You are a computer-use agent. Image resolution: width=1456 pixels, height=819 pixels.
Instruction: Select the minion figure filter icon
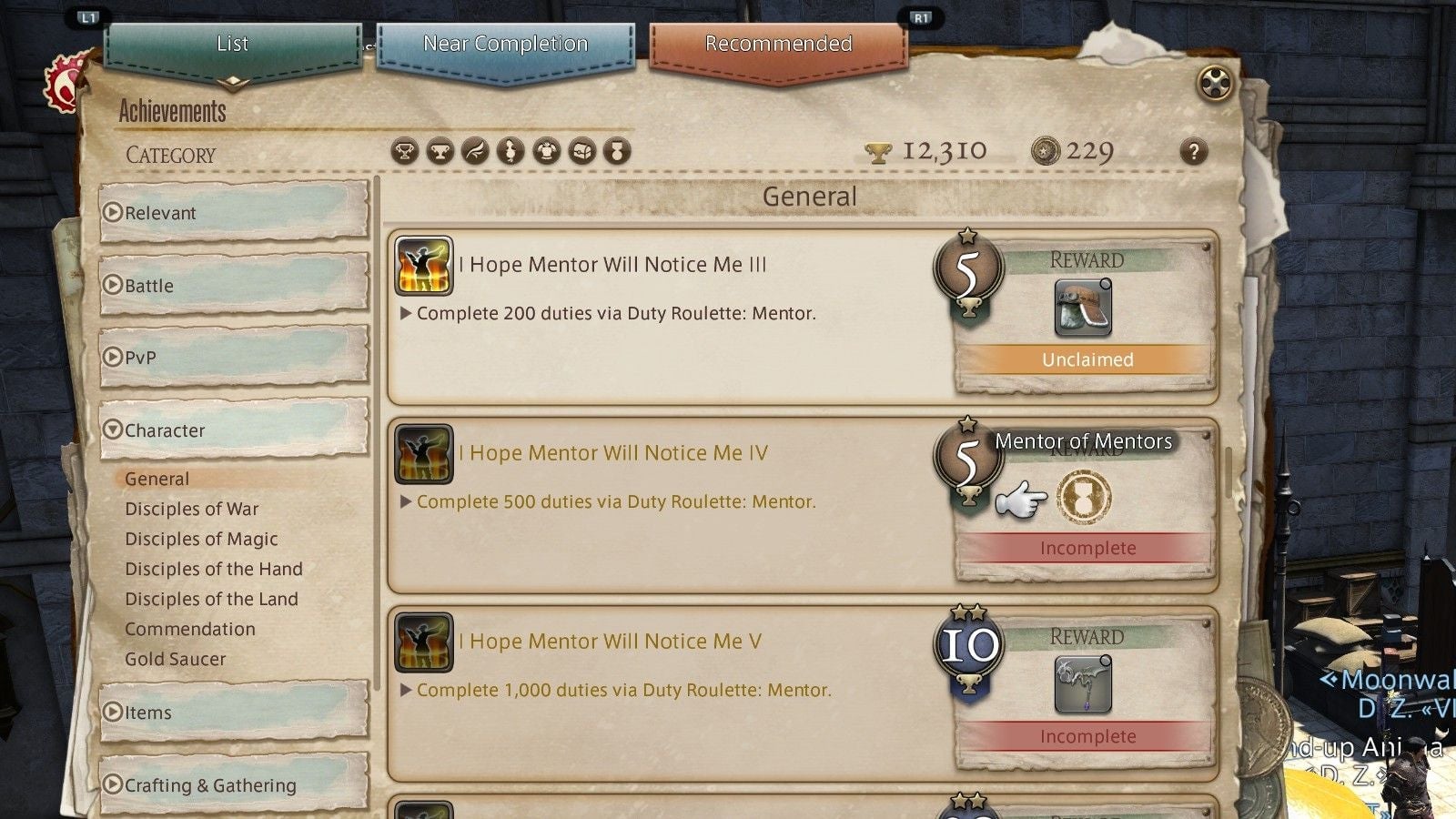(509, 152)
